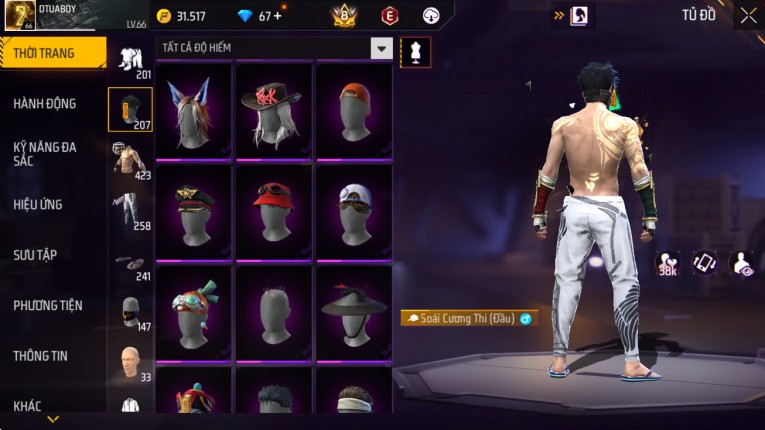Pick the military officer cap

(x=194, y=211)
